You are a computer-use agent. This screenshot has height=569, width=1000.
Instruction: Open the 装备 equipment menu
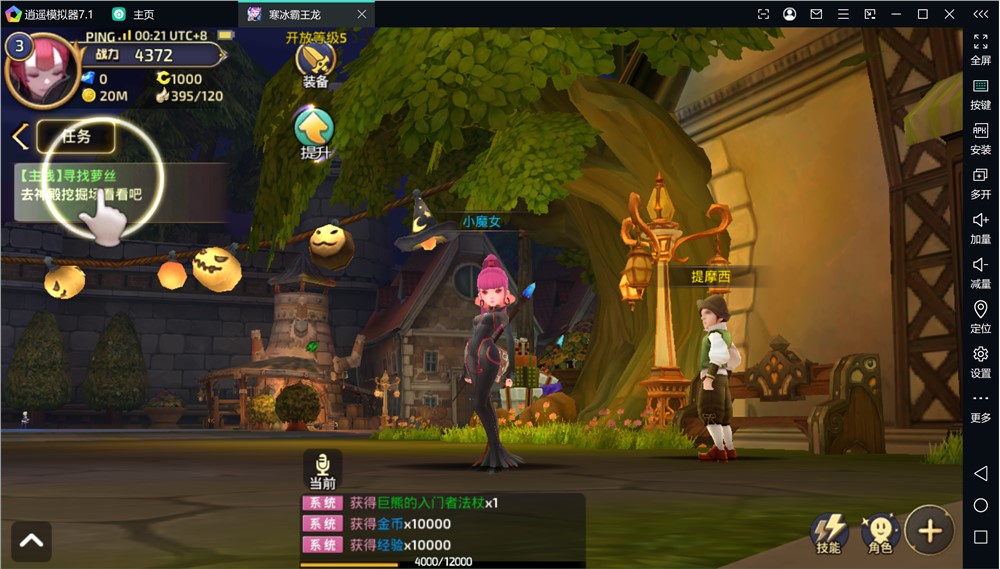click(315, 62)
